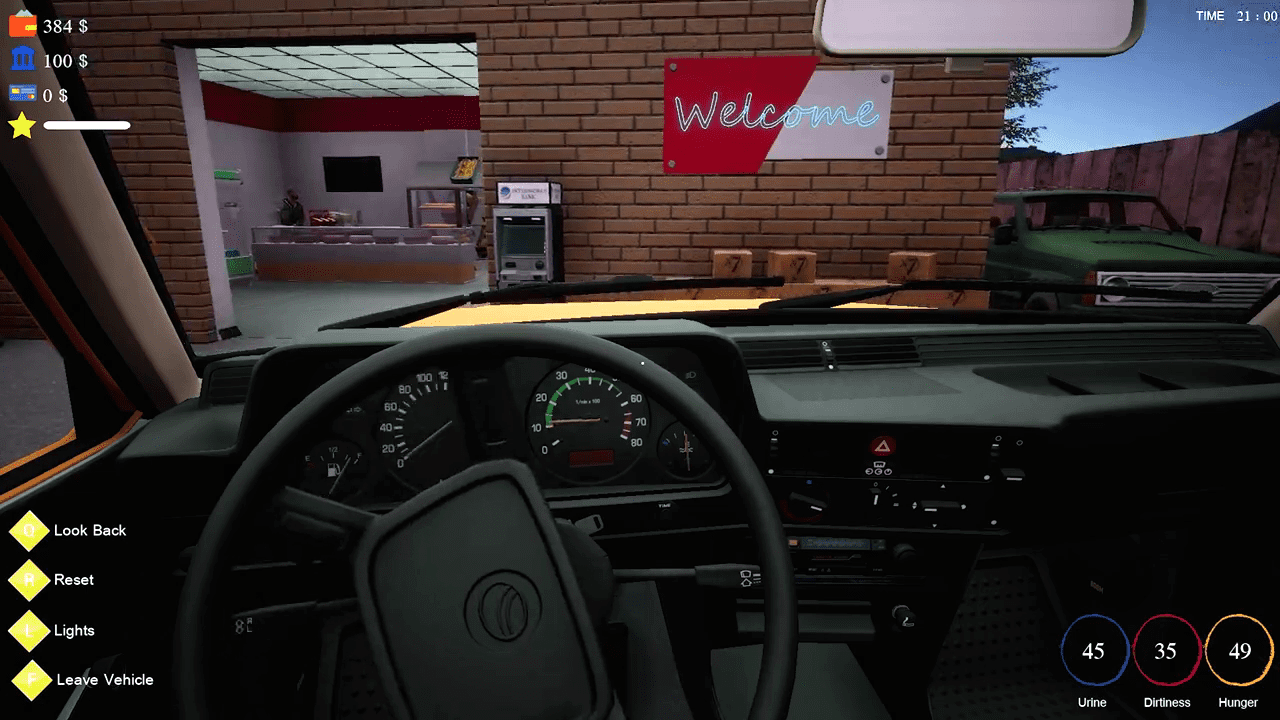Click the Look Back label
Image resolution: width=1280 pixels, height=720 pixels.
88,530
